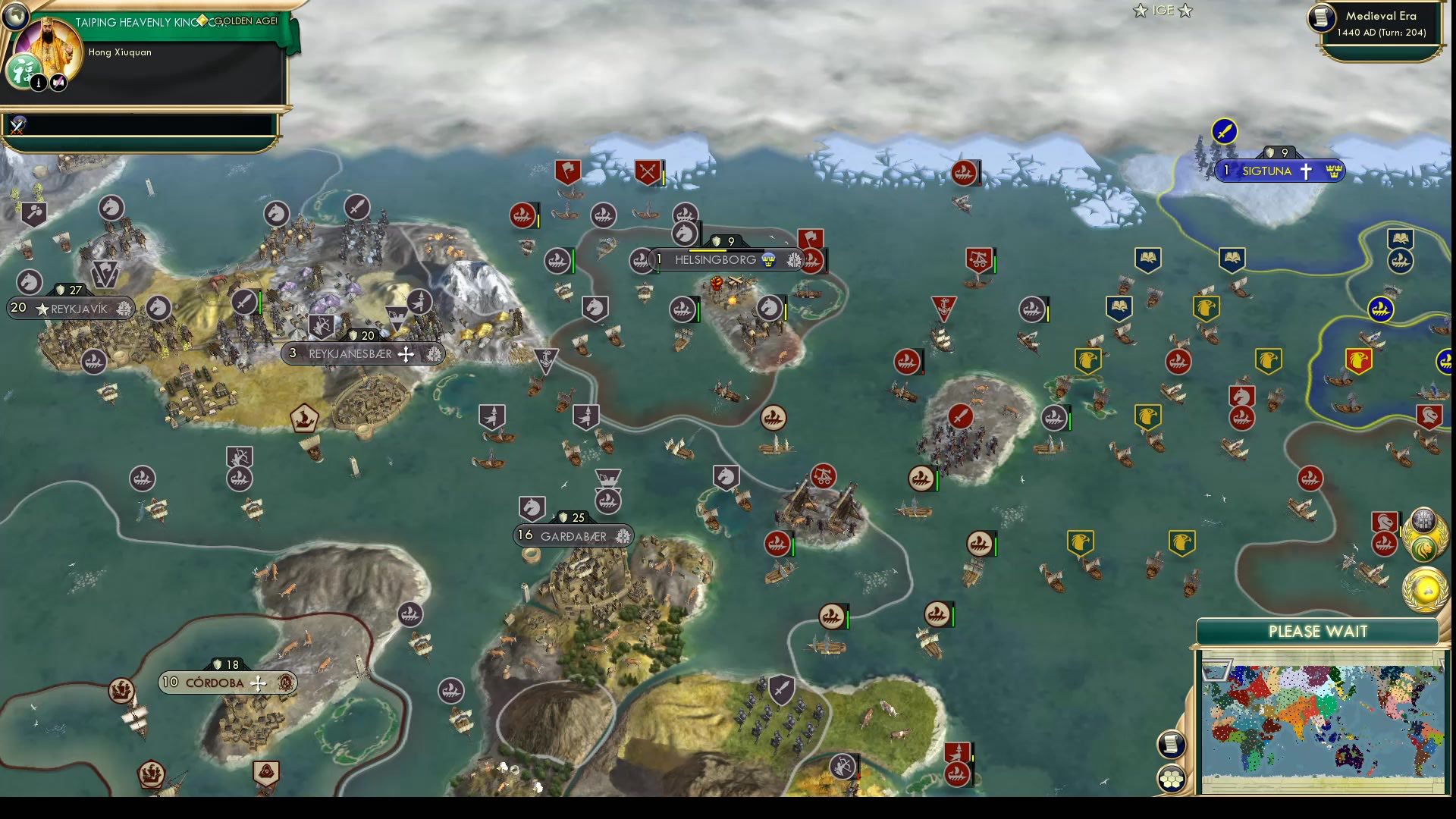Select the Sigtuna city banner

(x=1280, y=171)
